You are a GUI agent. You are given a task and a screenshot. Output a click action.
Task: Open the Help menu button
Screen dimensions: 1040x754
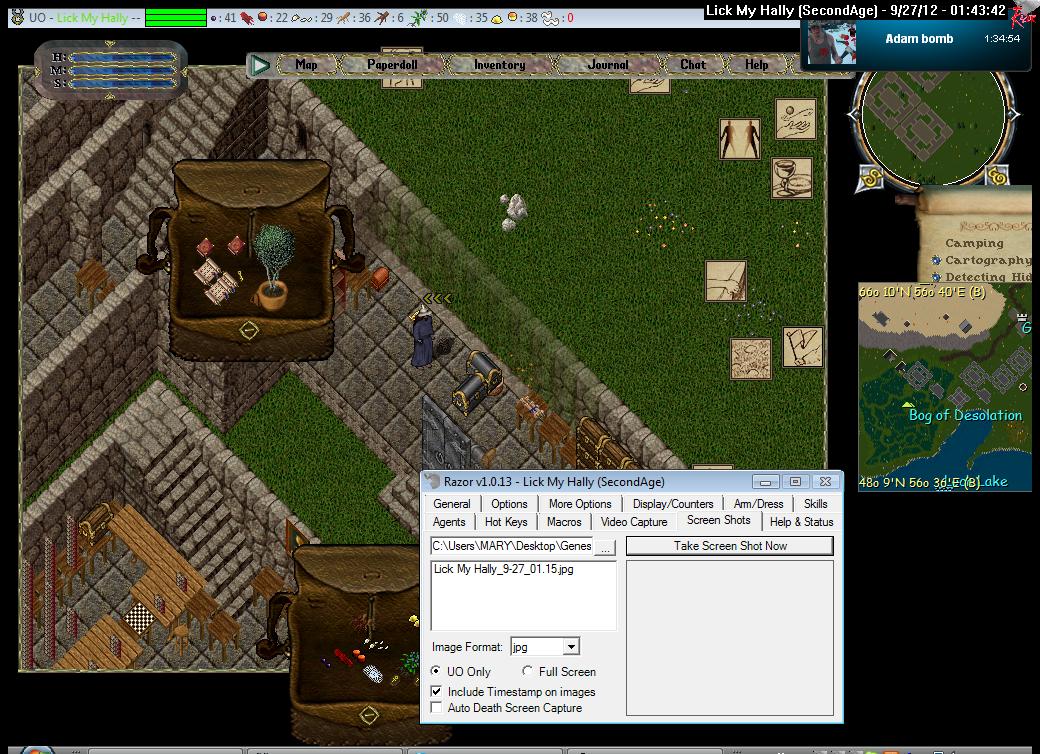(x=757, y=65)
